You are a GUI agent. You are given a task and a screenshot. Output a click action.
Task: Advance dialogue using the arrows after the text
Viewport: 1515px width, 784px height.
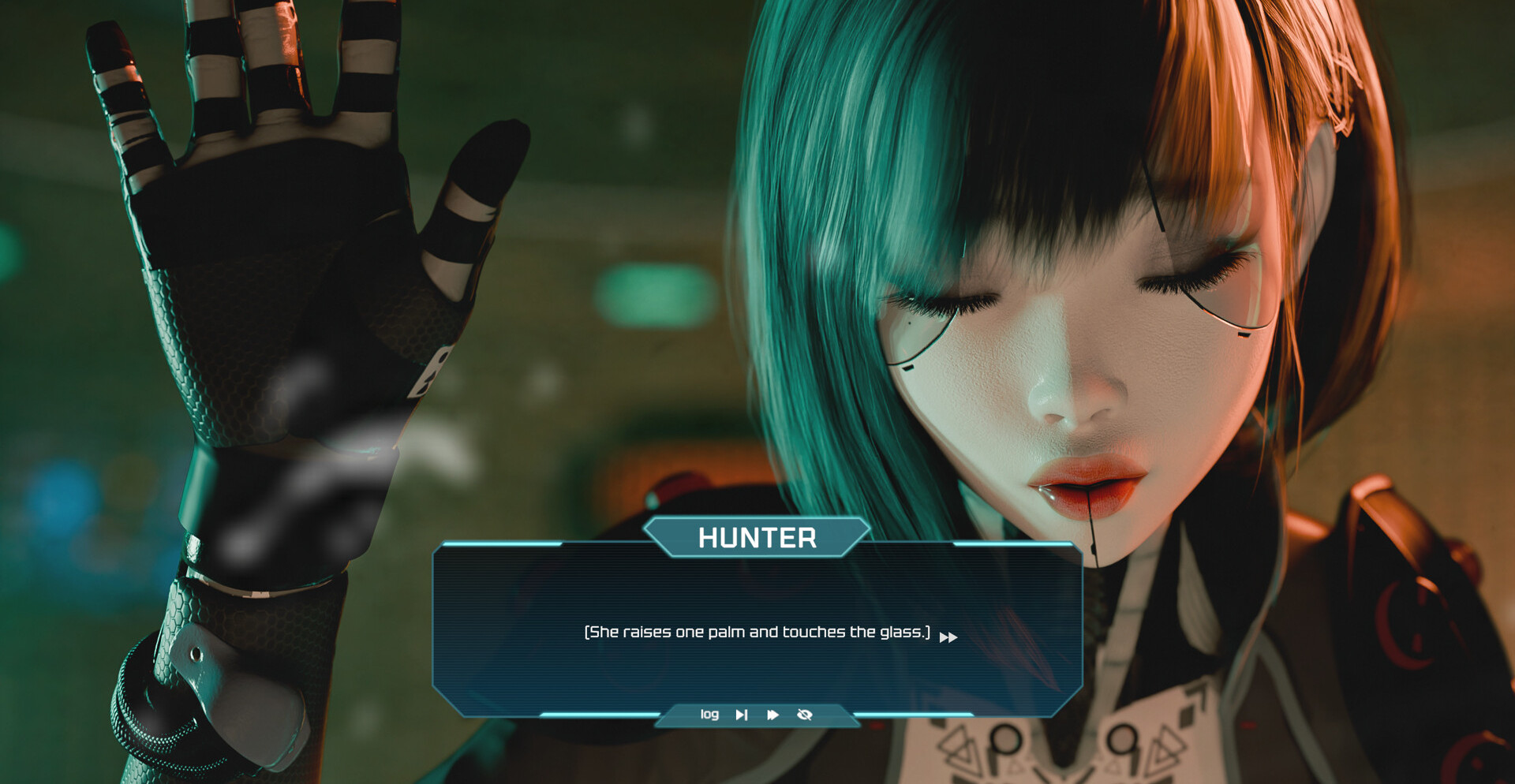pyautogui.click(x=948, y=637)
